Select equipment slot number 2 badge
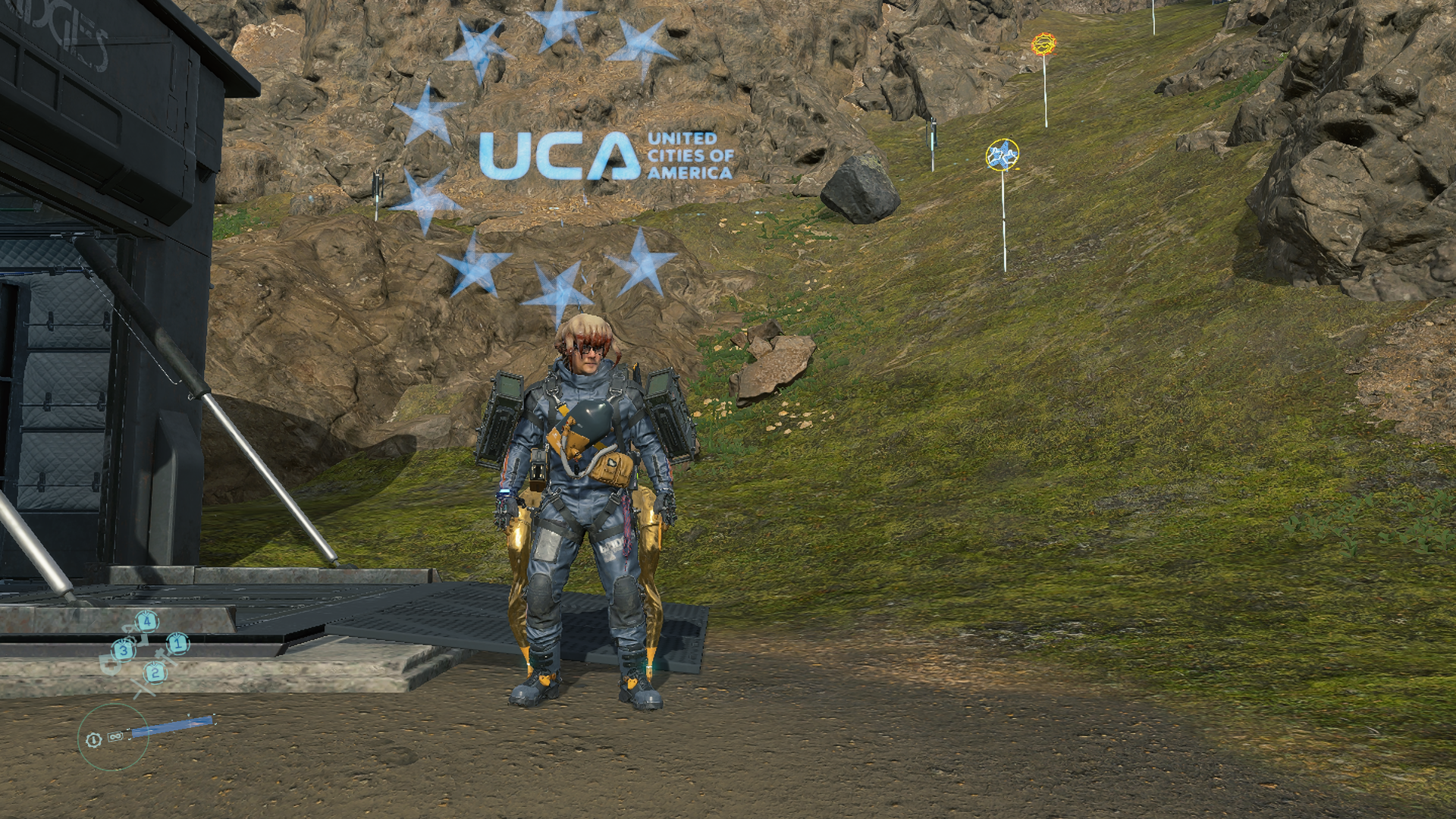Image resolution: width=1456 pixels, height=819 pixels. click(155, 671)
